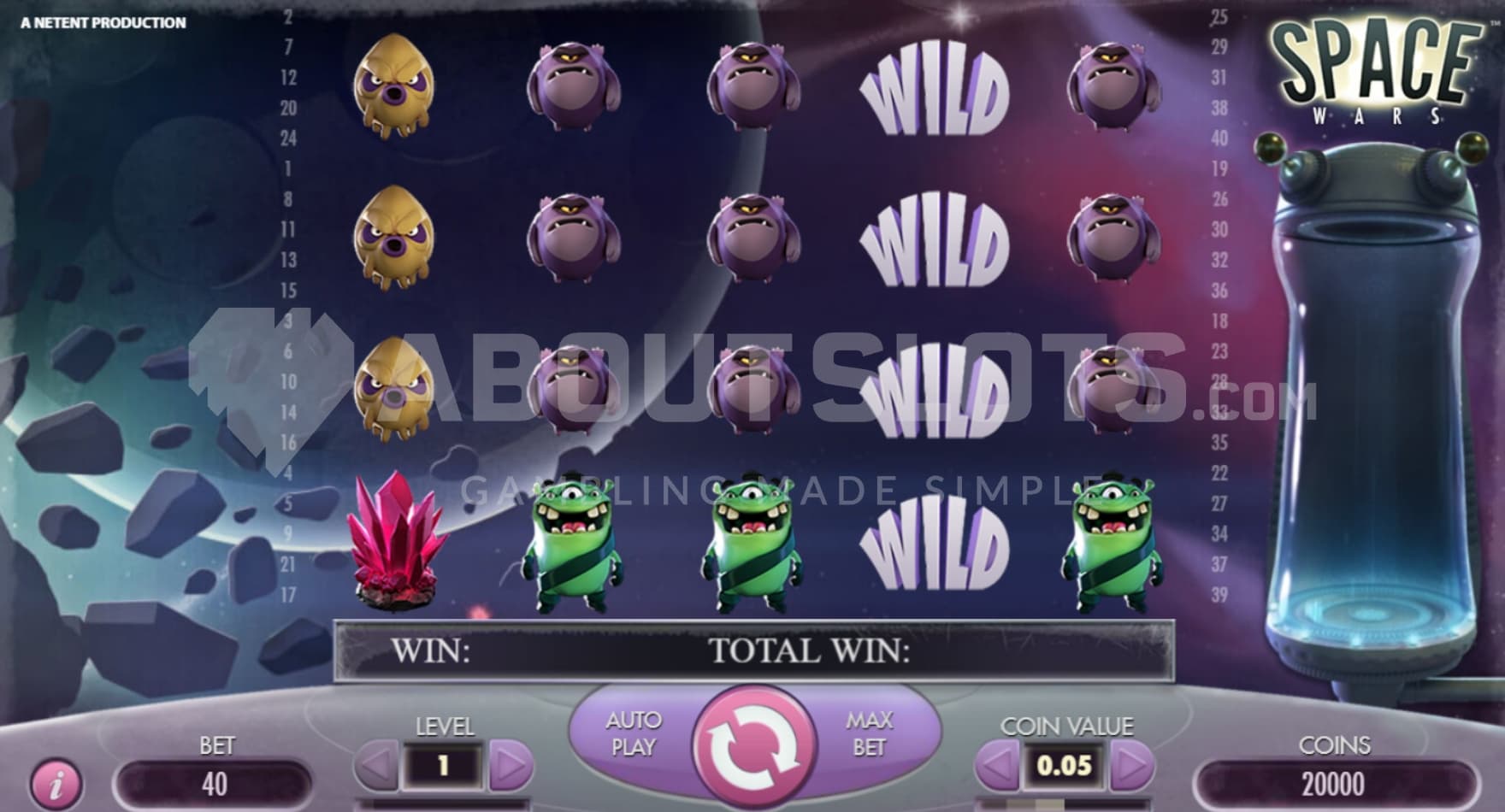Screen dimensions: 1505x812
Task: Increase the bet Level
Action: (x=511, y=765)
